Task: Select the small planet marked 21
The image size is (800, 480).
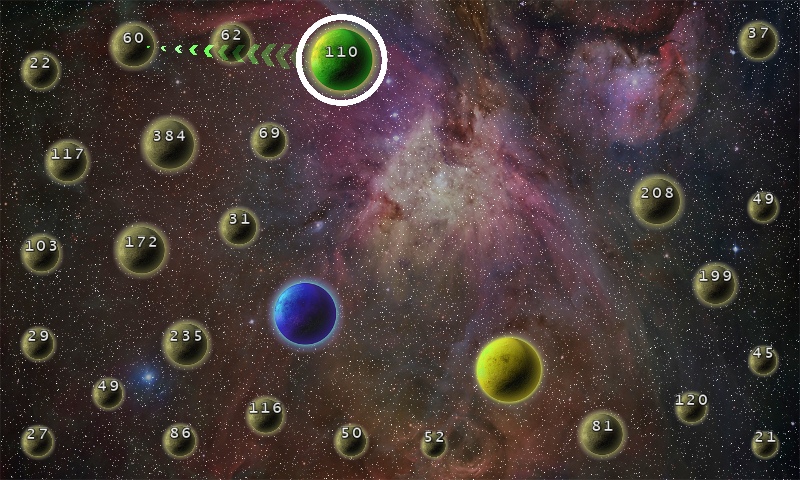Action: (x=765, y=443)
